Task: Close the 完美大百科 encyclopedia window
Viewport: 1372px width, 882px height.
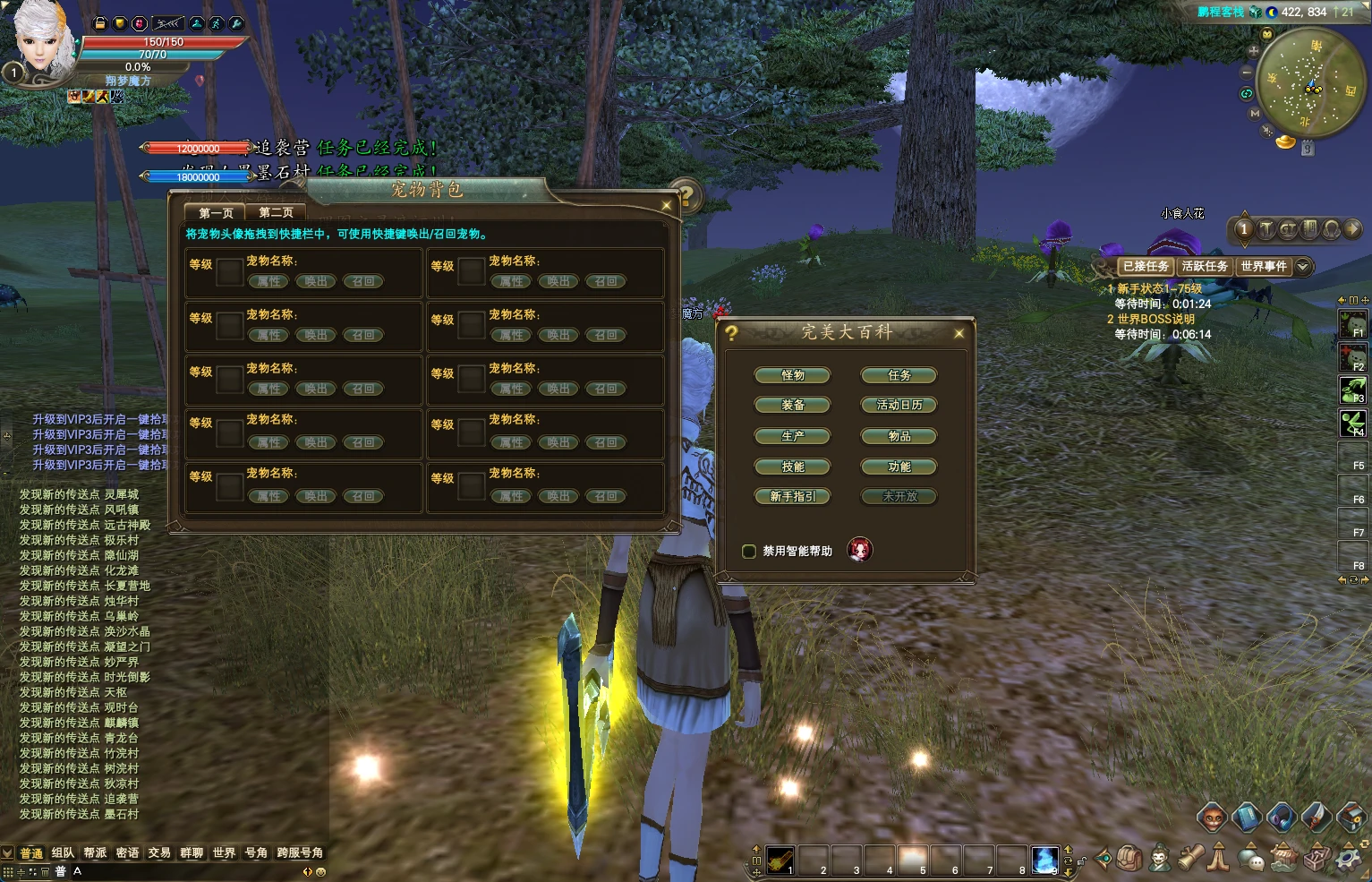Action: point(959,334)
